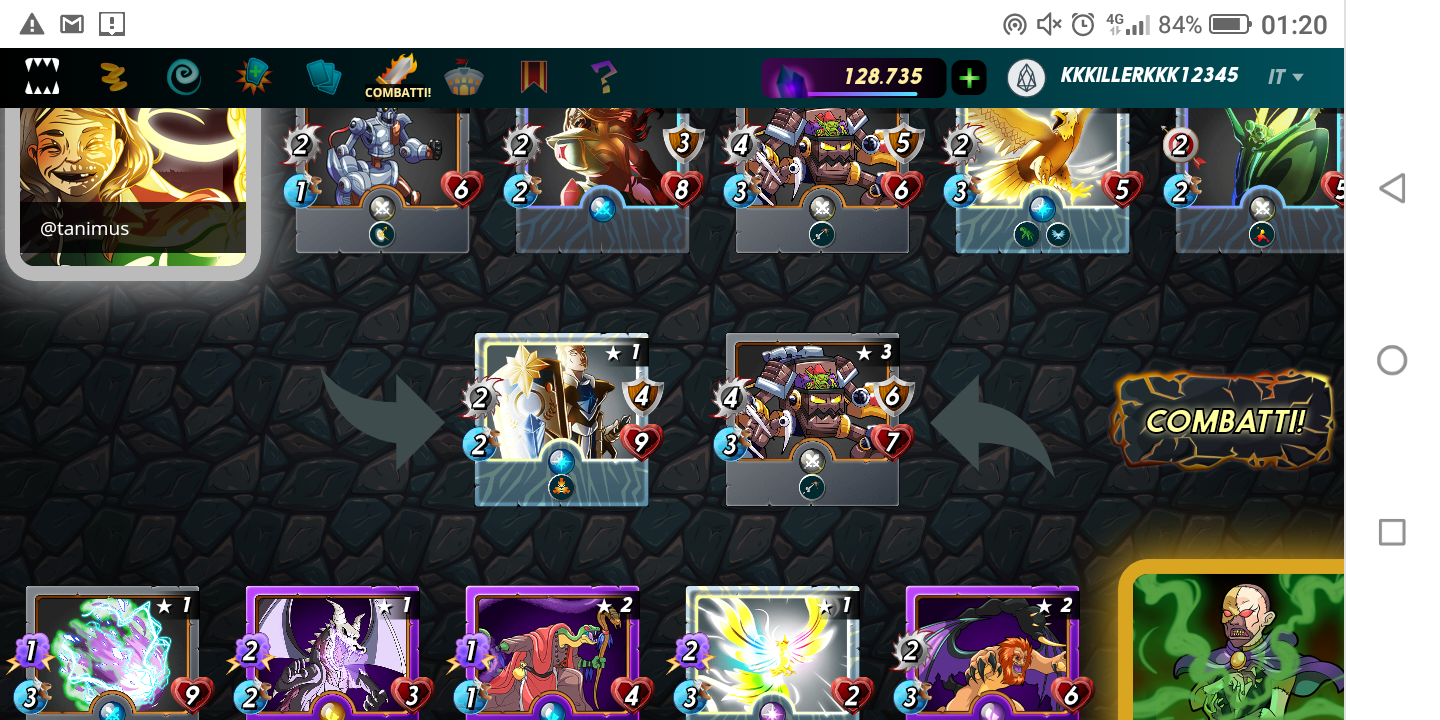Open the KKKILLERKKK12345 account profile
1440x720 pixels.
click(x=1148, y=76)
